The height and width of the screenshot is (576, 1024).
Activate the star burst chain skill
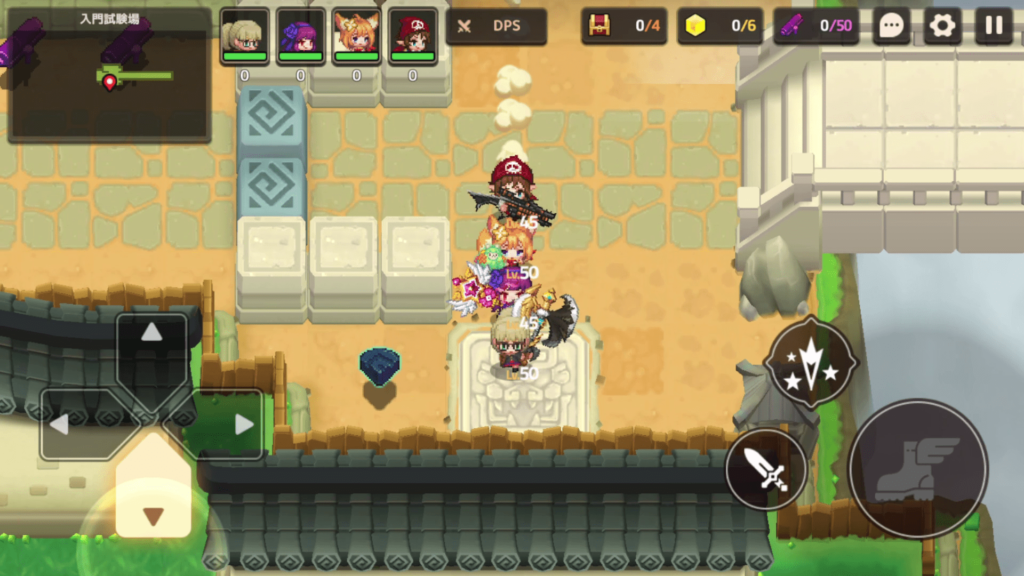810,362
